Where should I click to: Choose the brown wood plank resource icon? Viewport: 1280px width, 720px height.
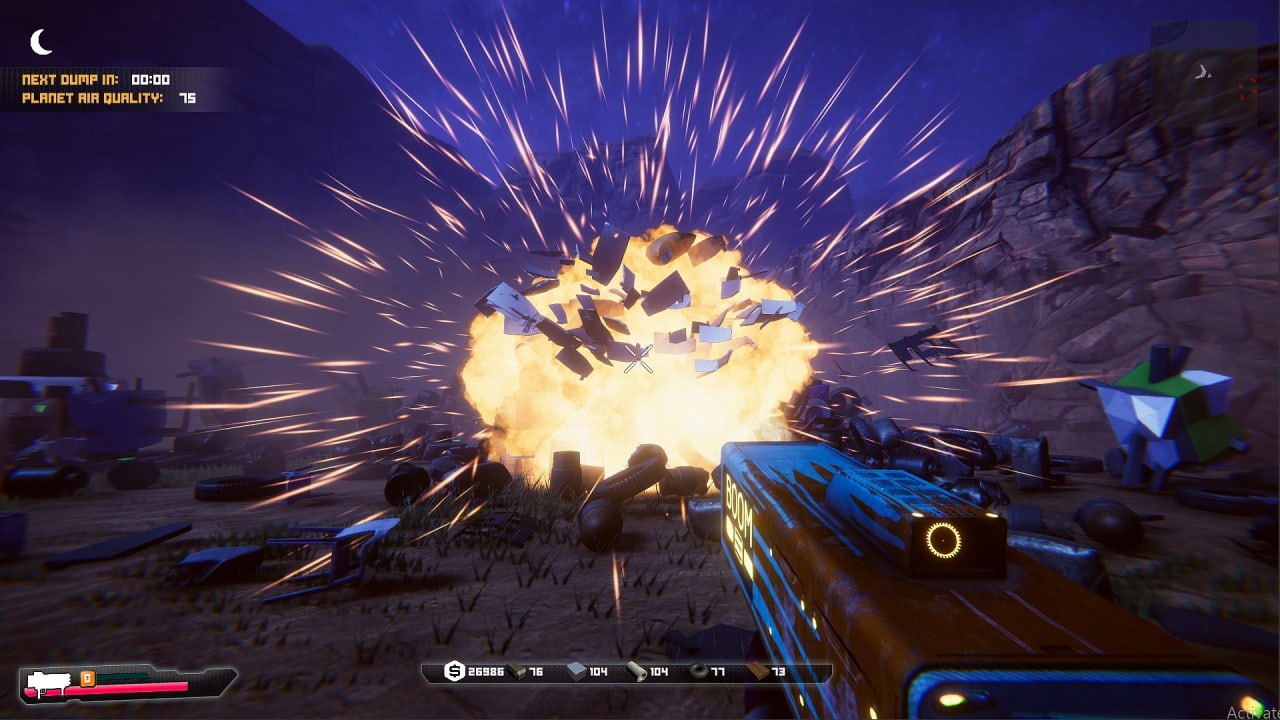pyautogui.click(x=759, y=672)
